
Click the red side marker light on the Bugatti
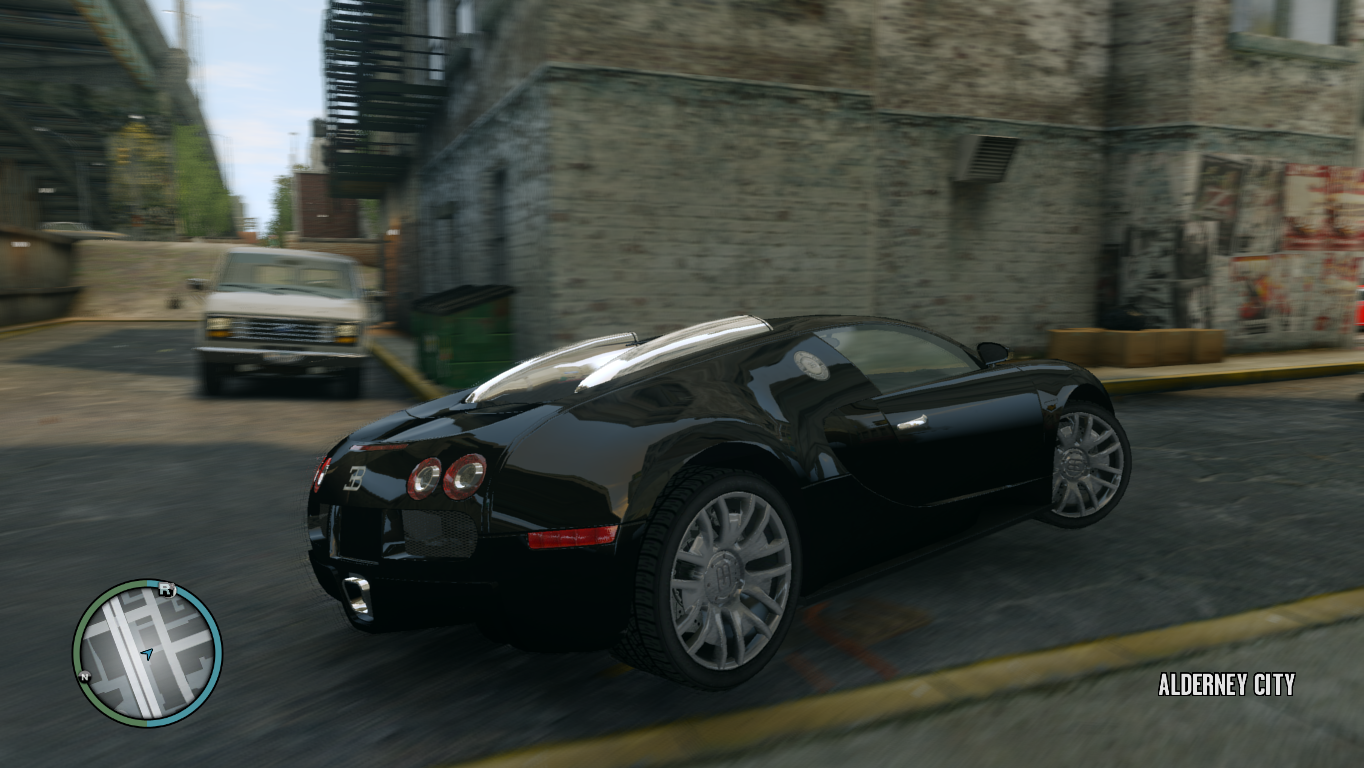click(x=574, y=537)
